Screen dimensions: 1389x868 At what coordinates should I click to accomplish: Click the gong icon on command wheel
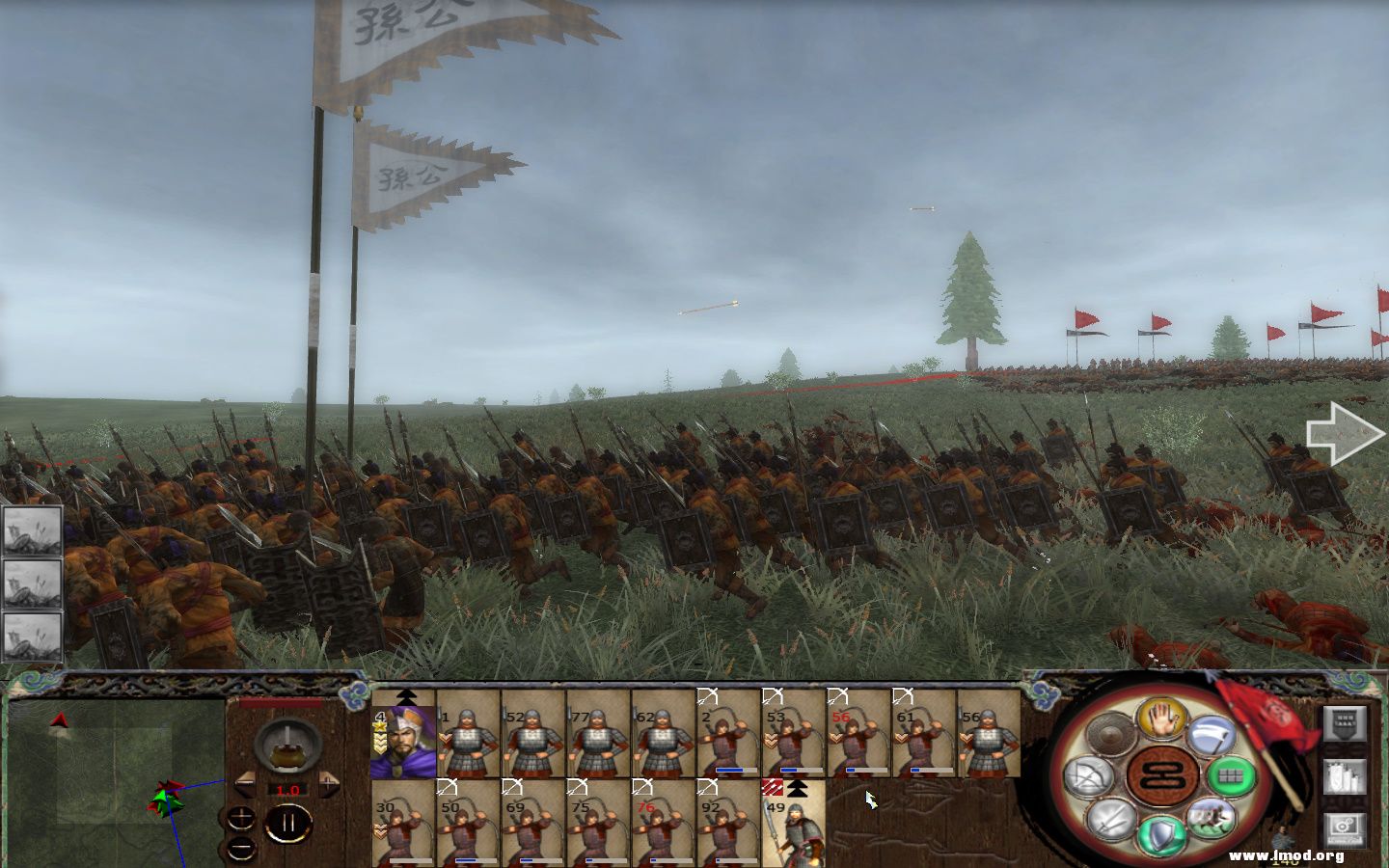(x=1108, y=732)
